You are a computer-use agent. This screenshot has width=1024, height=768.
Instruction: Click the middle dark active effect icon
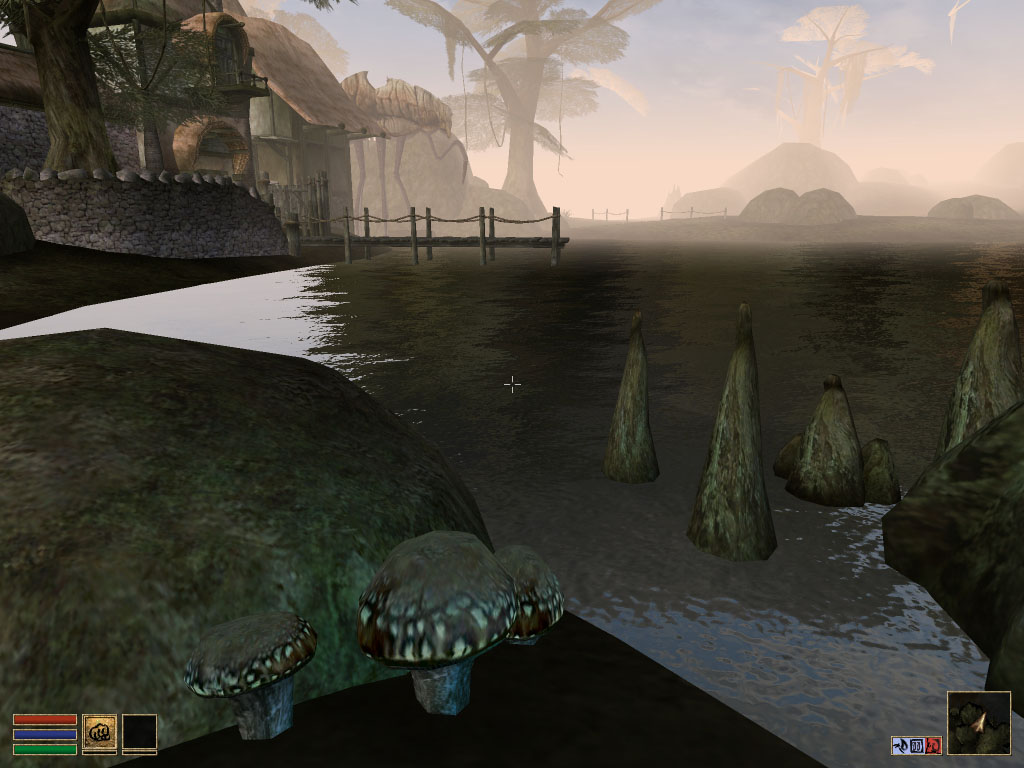[917, 745]
